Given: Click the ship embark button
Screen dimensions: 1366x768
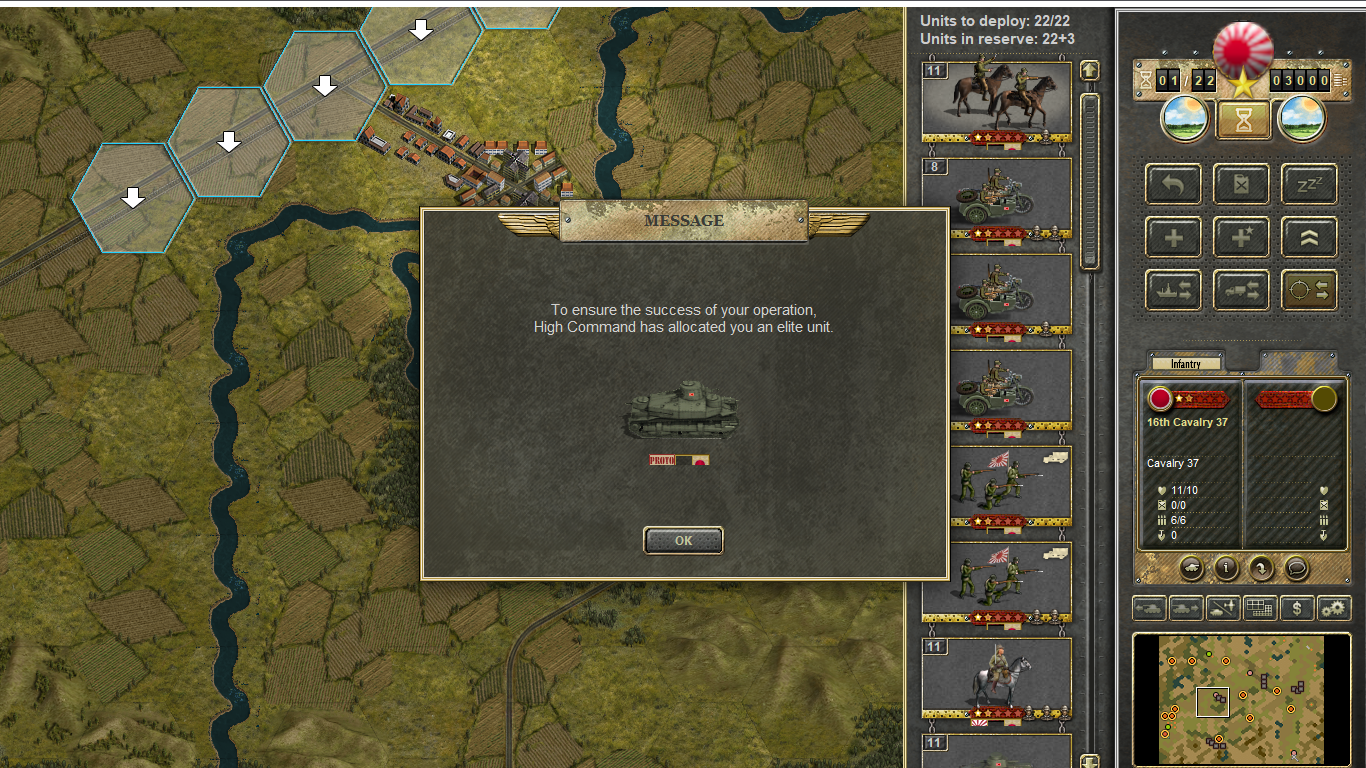Looking at the screenshot, I should [1174, 290].
